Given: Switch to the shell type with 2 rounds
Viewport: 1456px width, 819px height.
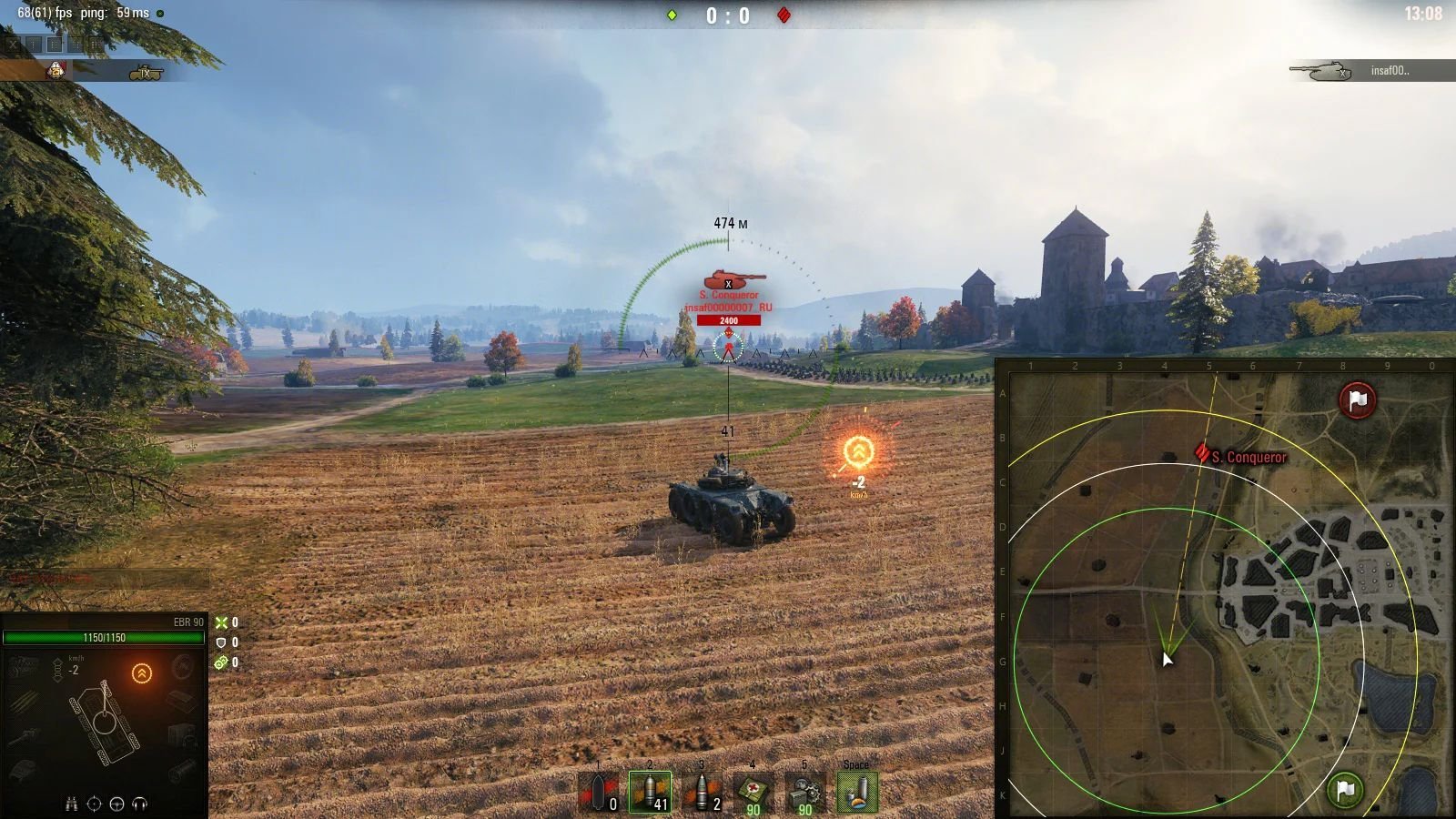Looking at the screenshot, I should (x=702, y=792).
